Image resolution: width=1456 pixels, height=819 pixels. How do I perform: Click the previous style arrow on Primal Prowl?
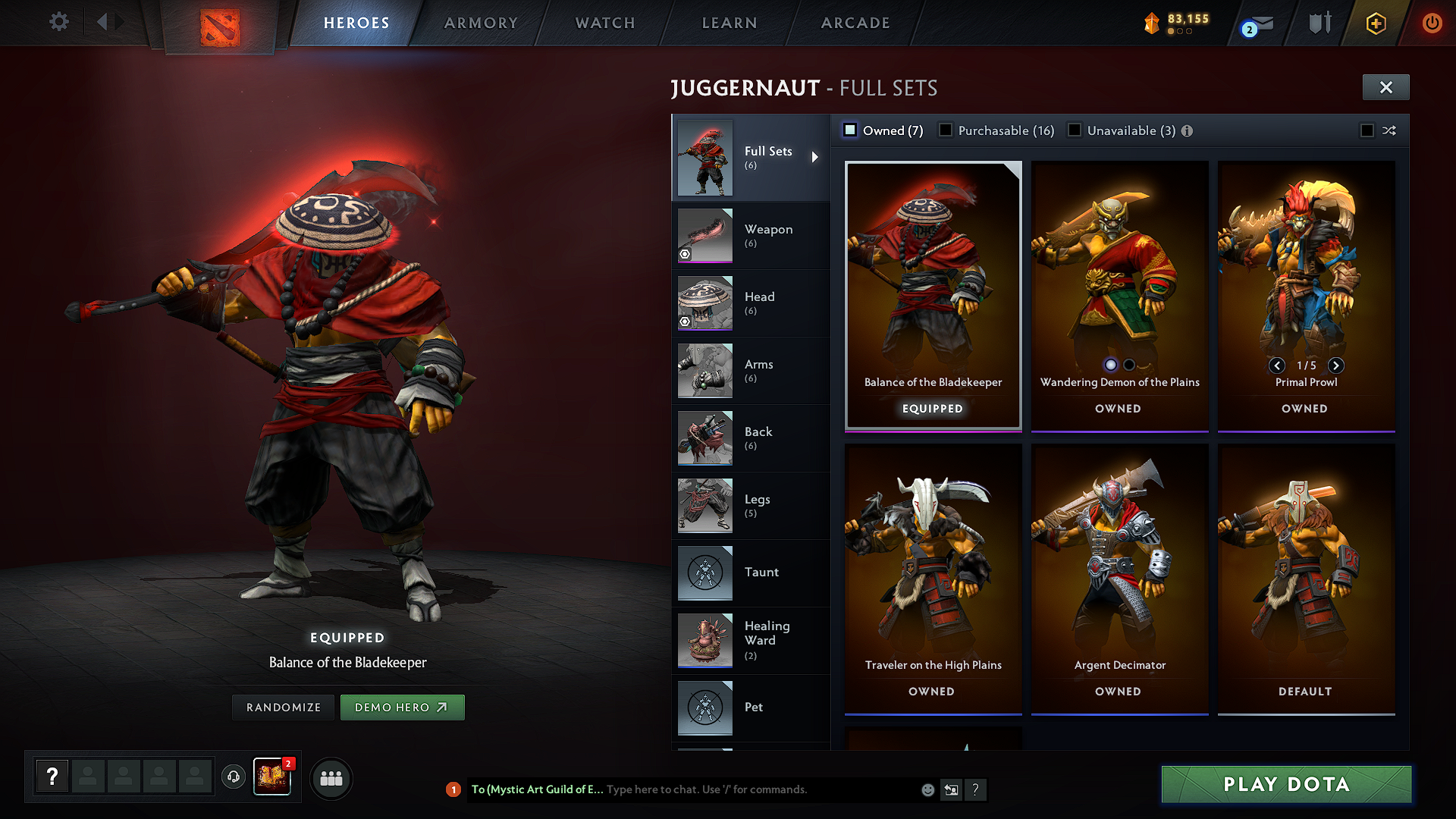pyautogui.click(x=1277, y=366)
